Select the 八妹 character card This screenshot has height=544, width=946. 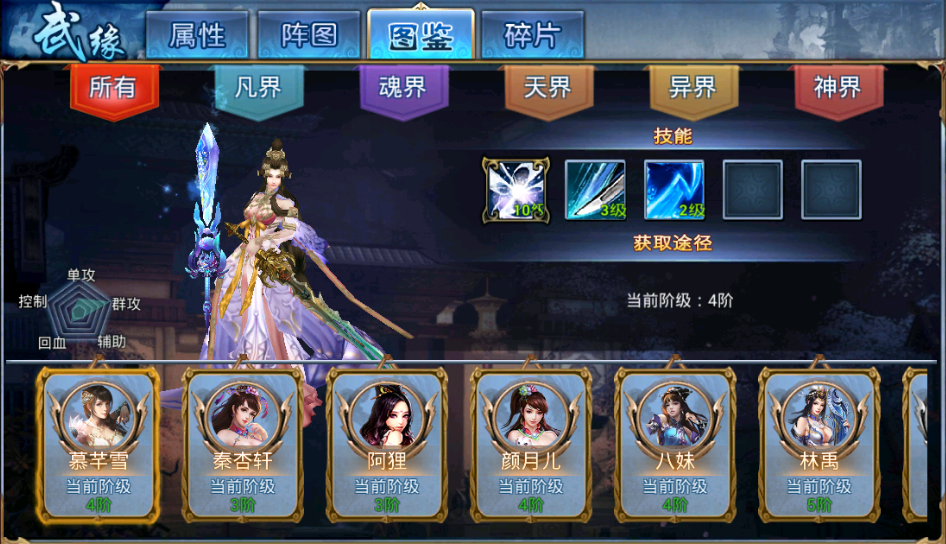click(x=675, y=445)
